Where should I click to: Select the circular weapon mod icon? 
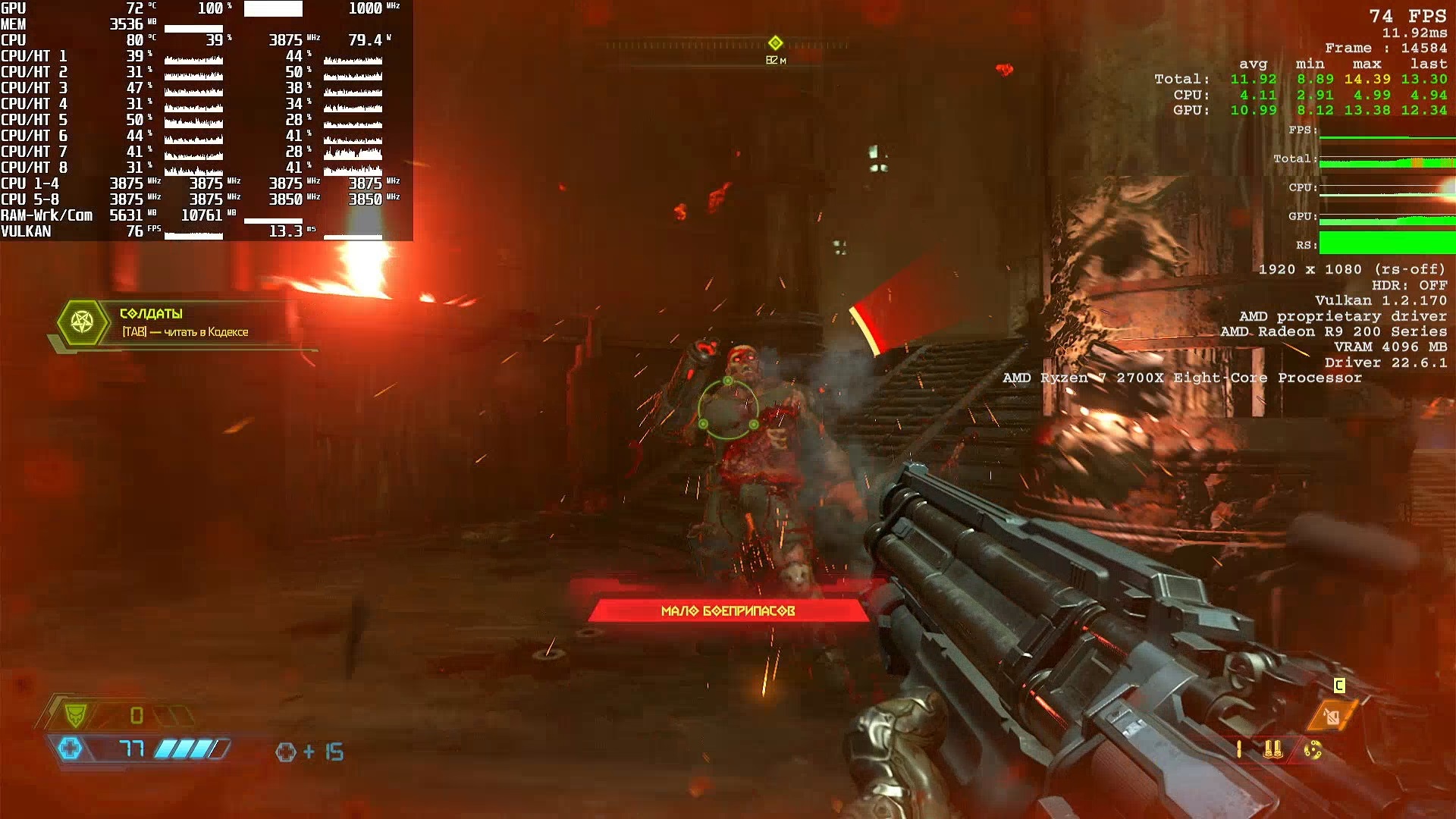pyautogui.click(x=1313, y=750)
